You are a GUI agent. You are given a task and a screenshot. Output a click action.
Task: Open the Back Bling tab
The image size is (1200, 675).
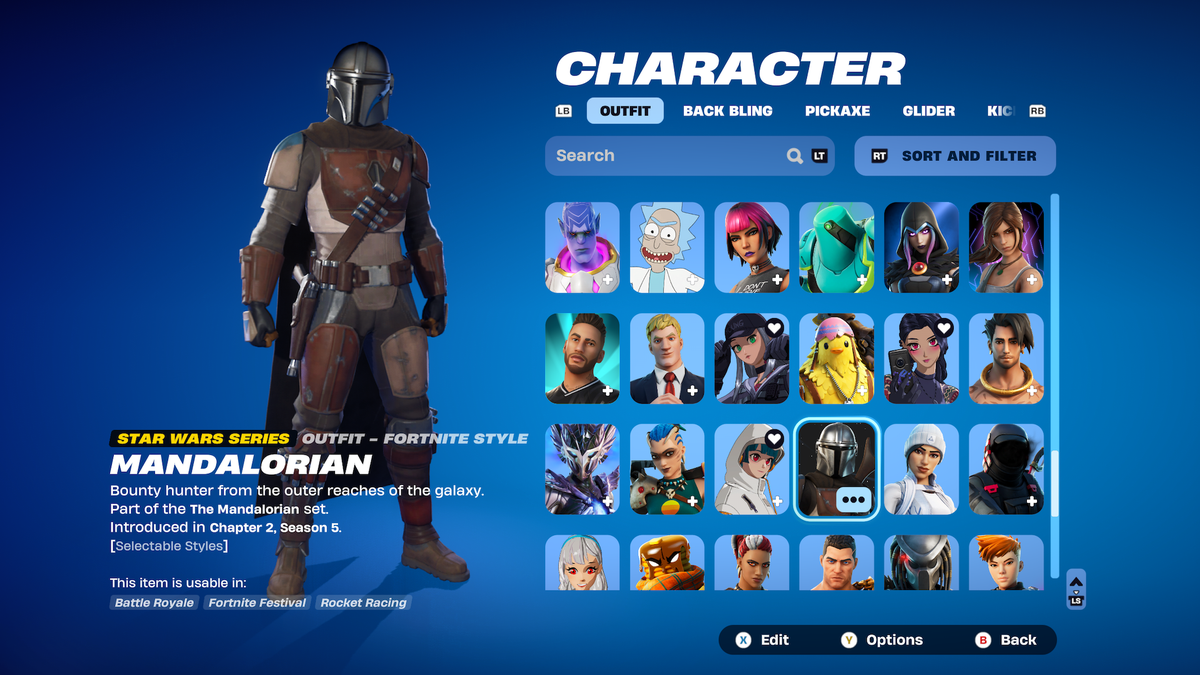point(727,111)
